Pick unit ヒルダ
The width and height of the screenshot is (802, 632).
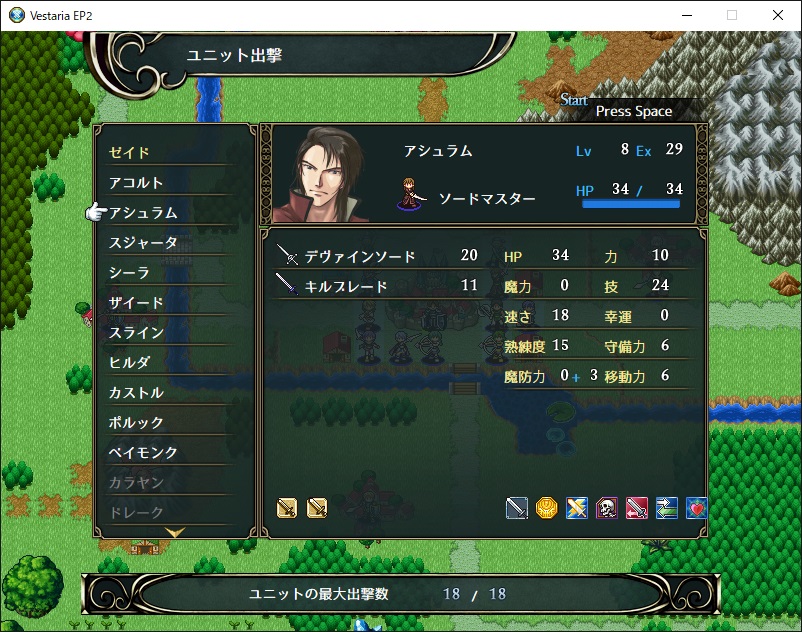[129, 363]
